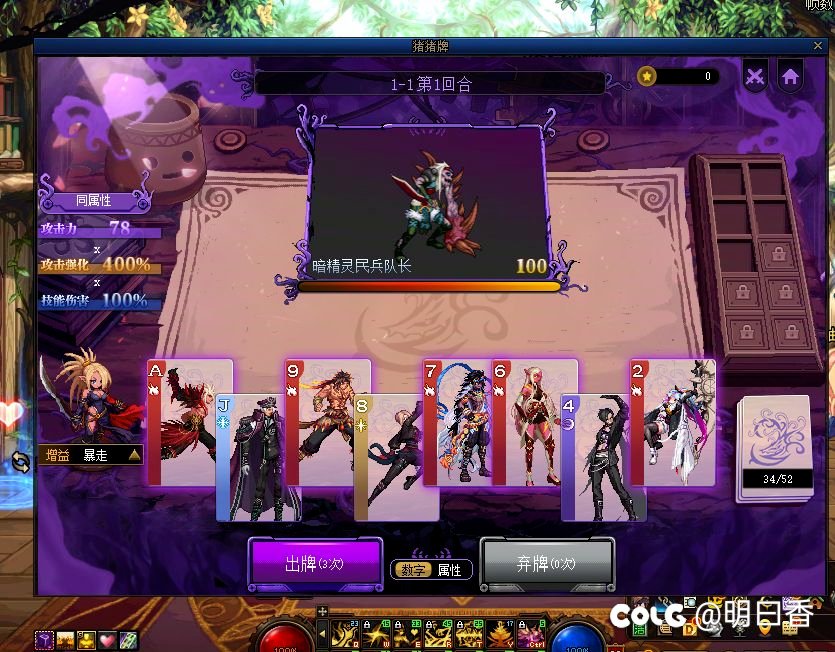Open the home button in the top corner
The height and width of the screenshot is (652, 835).
point(790,76)
